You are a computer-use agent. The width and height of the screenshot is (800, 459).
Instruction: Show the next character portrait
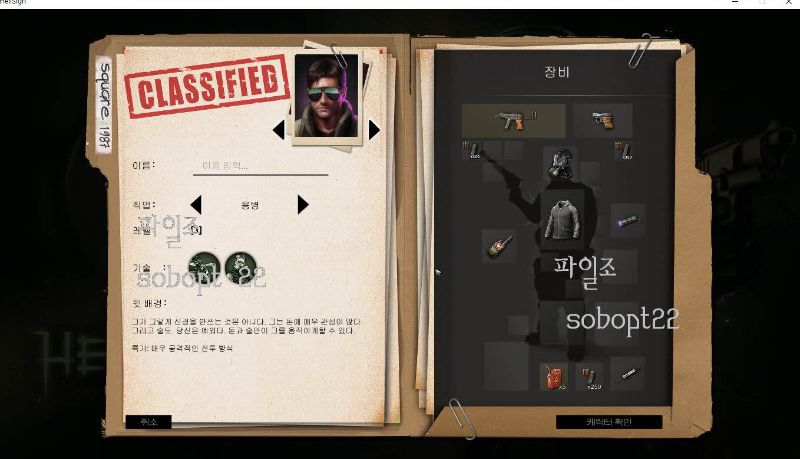pyautogui.click(x=374, y=129)
